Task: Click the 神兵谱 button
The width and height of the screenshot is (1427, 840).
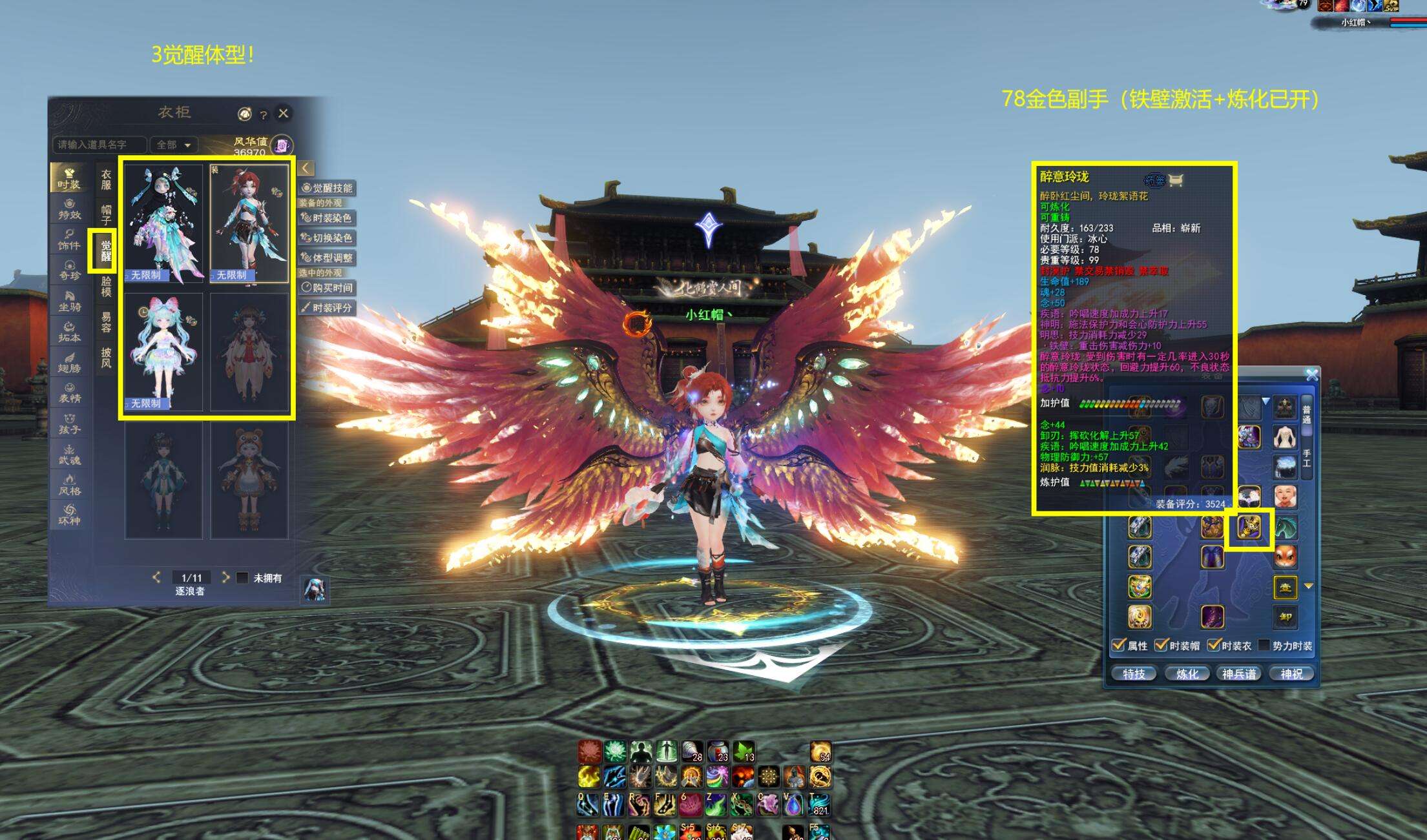Action: pos(1238,674)
